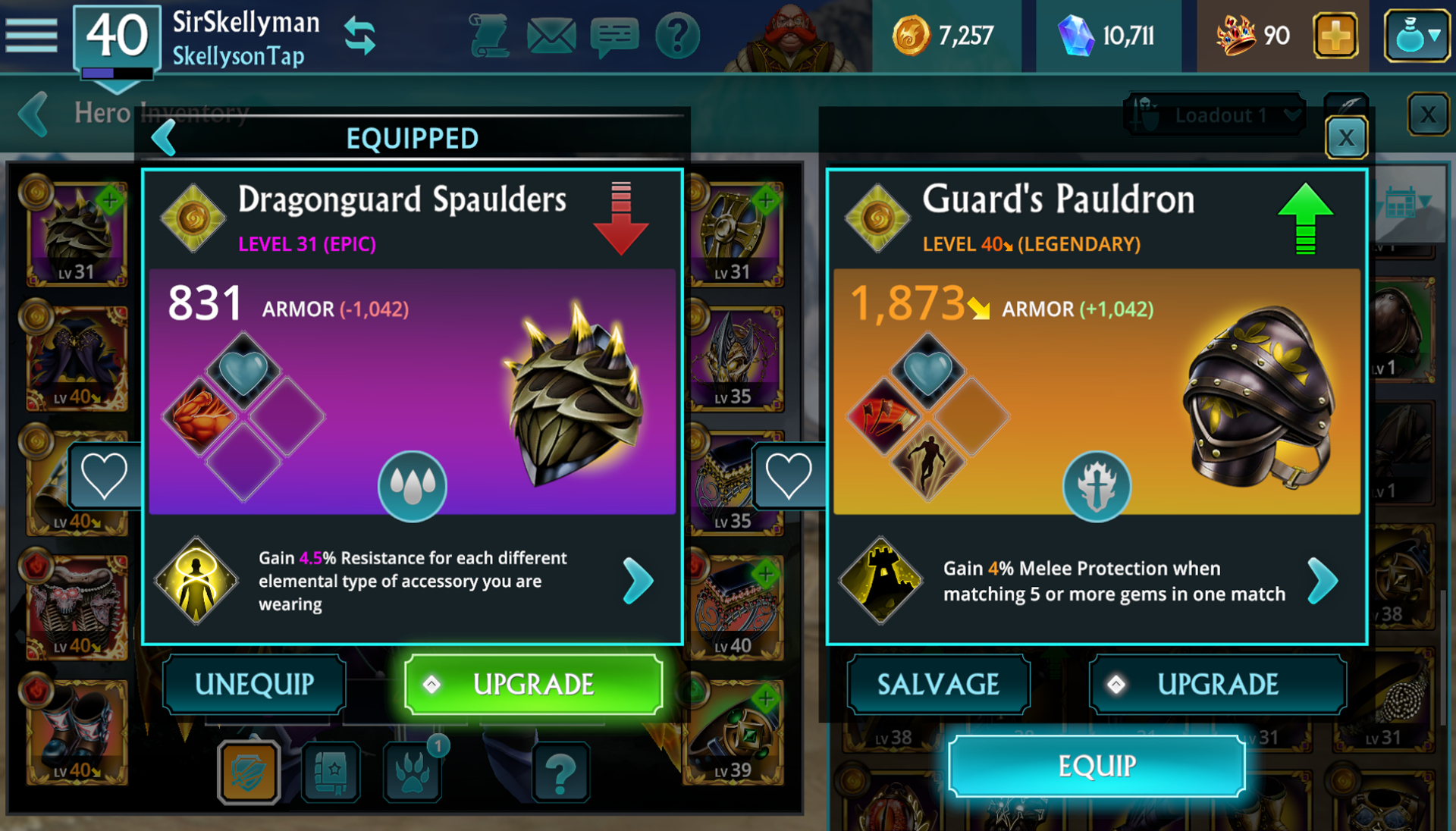Select the equipment book icon below the Equipped panel
Viewport: 1456px width, 831px height.
330,771
